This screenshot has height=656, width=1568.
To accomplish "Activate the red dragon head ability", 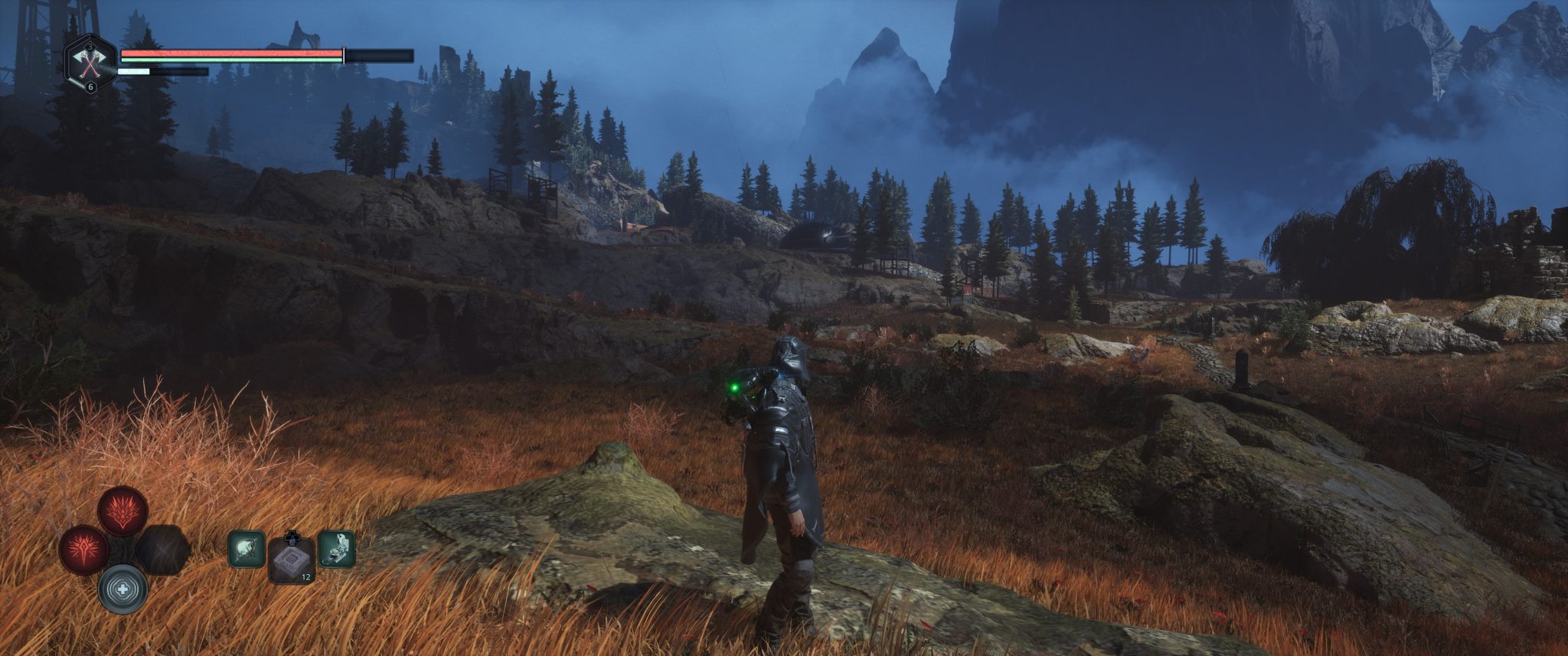I will 123,511.
